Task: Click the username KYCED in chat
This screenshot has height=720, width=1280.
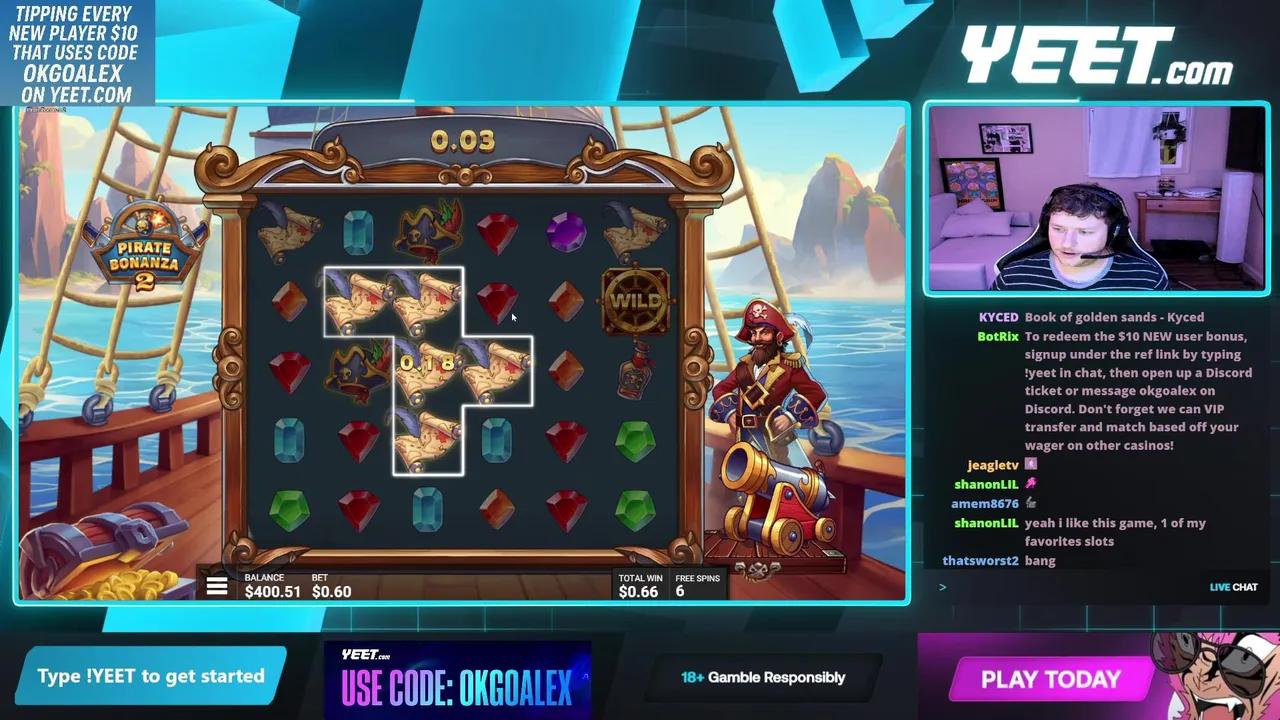Action: click(x=998, y=316)
